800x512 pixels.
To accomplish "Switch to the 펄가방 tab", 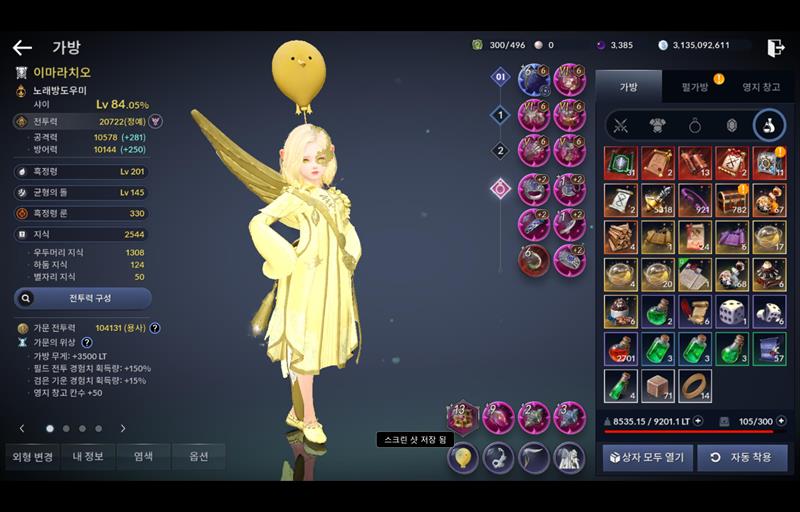I will click(x=695, y=87).
